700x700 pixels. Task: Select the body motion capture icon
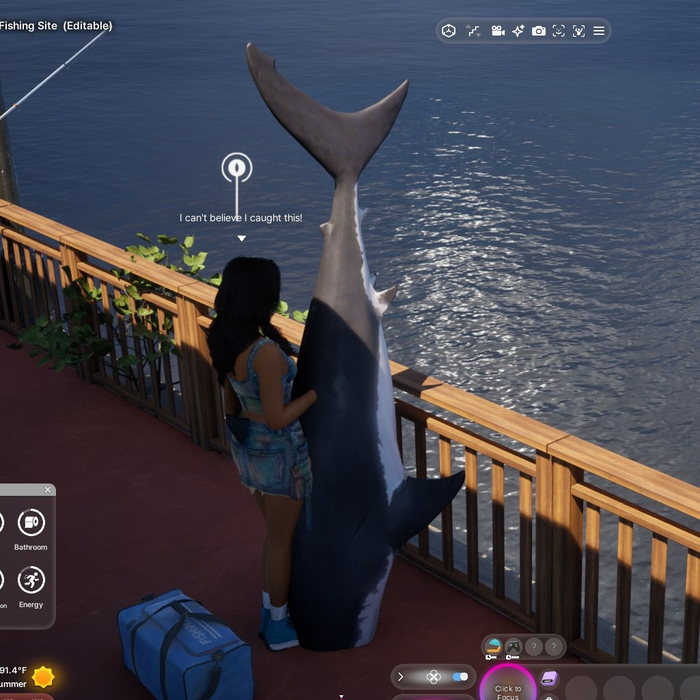tap(579, 31)
